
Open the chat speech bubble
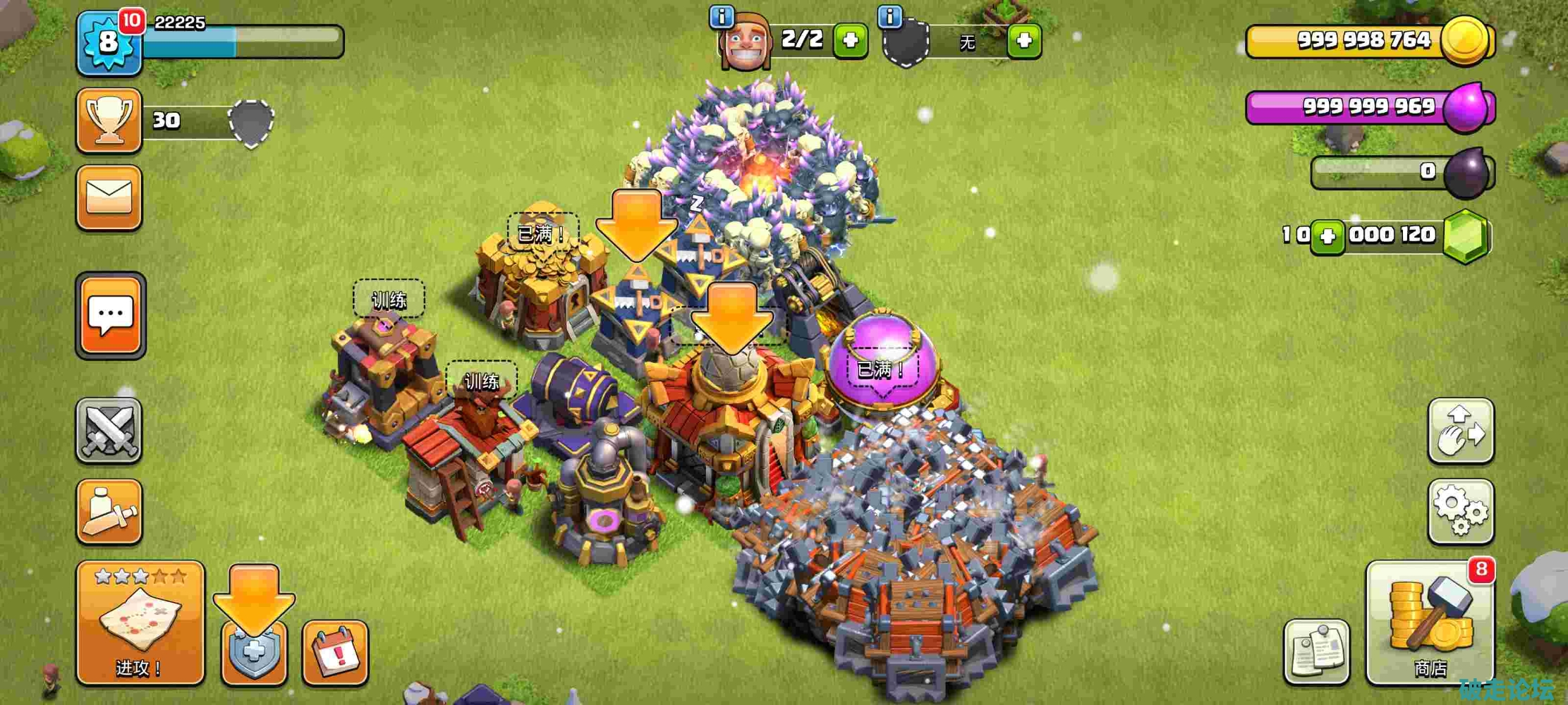pos(110,315)
